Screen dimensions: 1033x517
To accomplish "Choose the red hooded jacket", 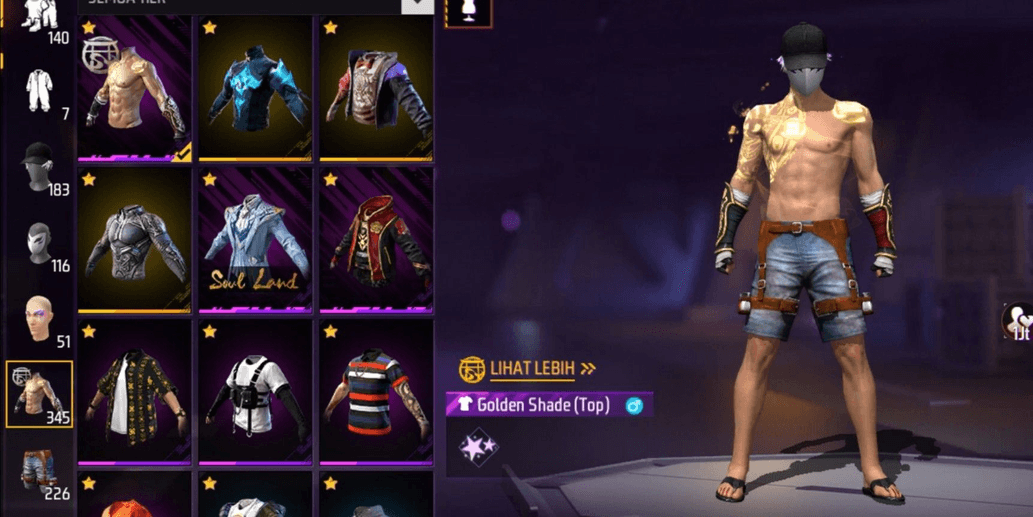I will click(x=376, y=240).
